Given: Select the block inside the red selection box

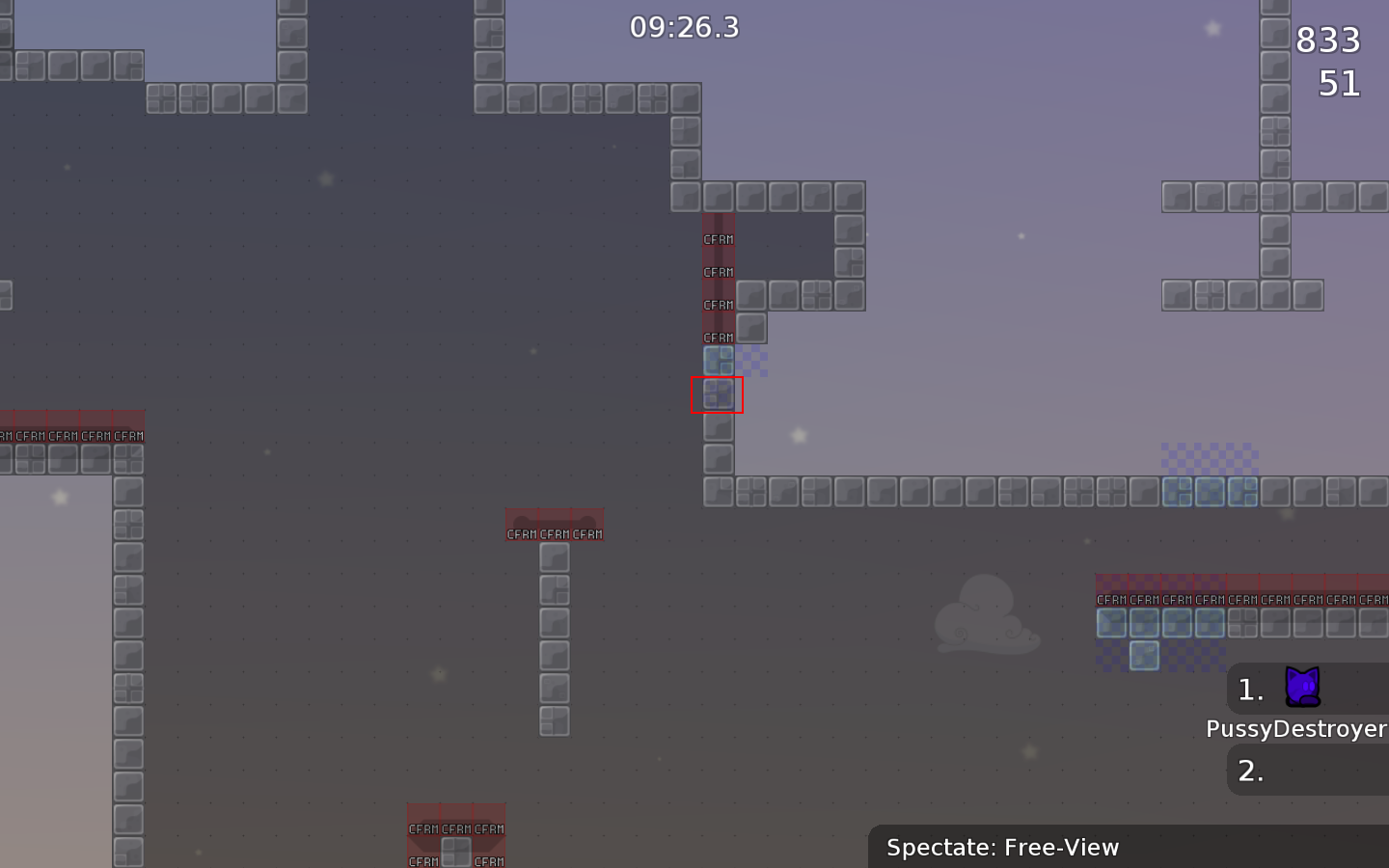Looking at the screenshot, I should [718, 393].
